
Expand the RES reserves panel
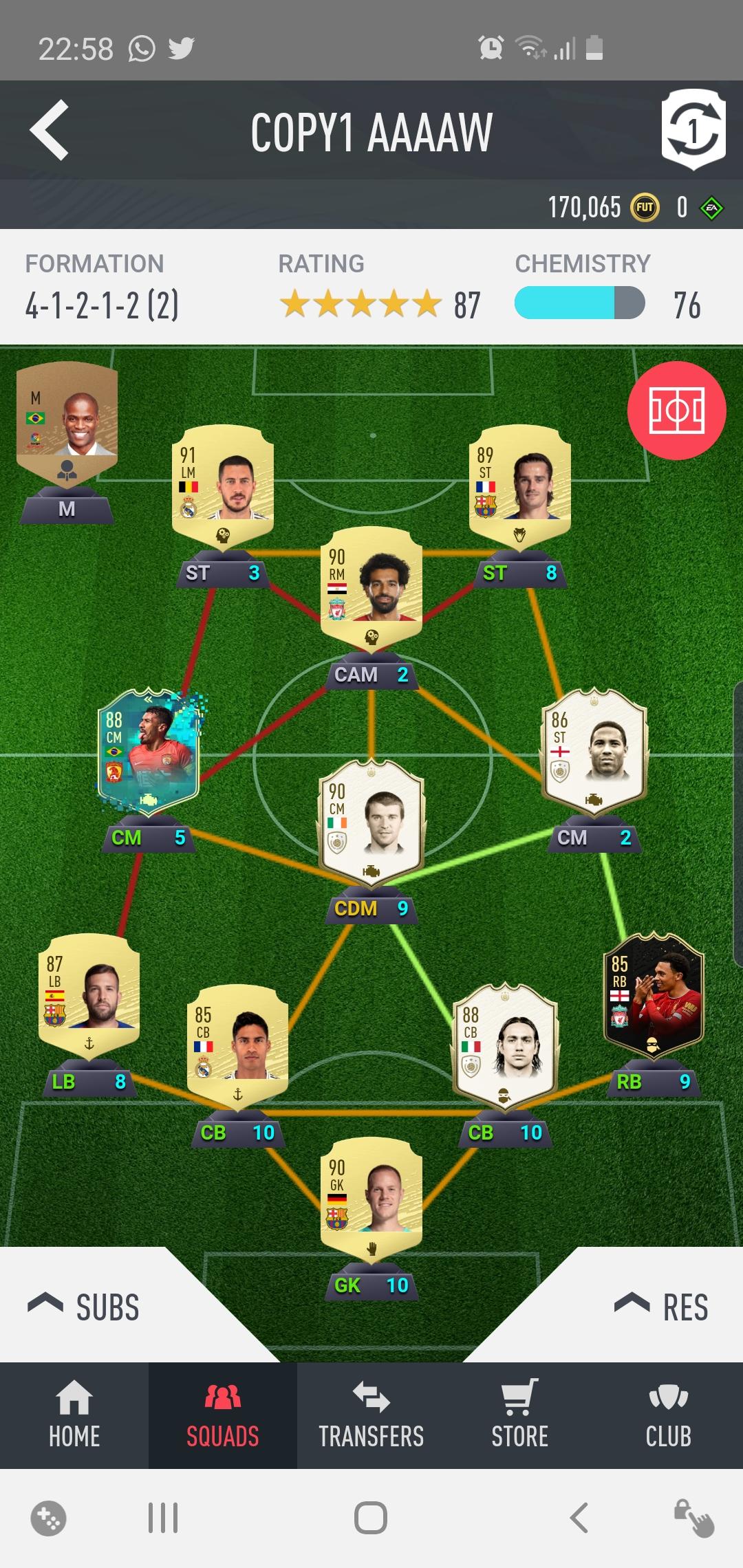[x=660, y=1307]
